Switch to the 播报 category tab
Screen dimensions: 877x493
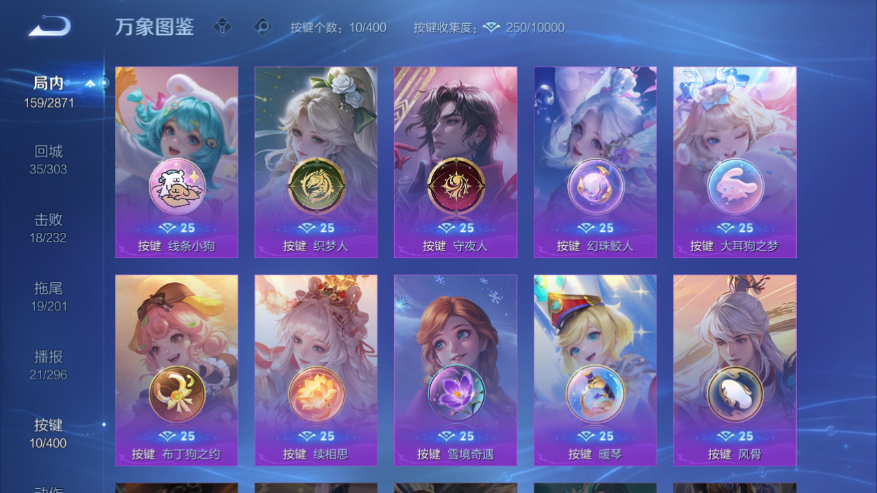48,363
